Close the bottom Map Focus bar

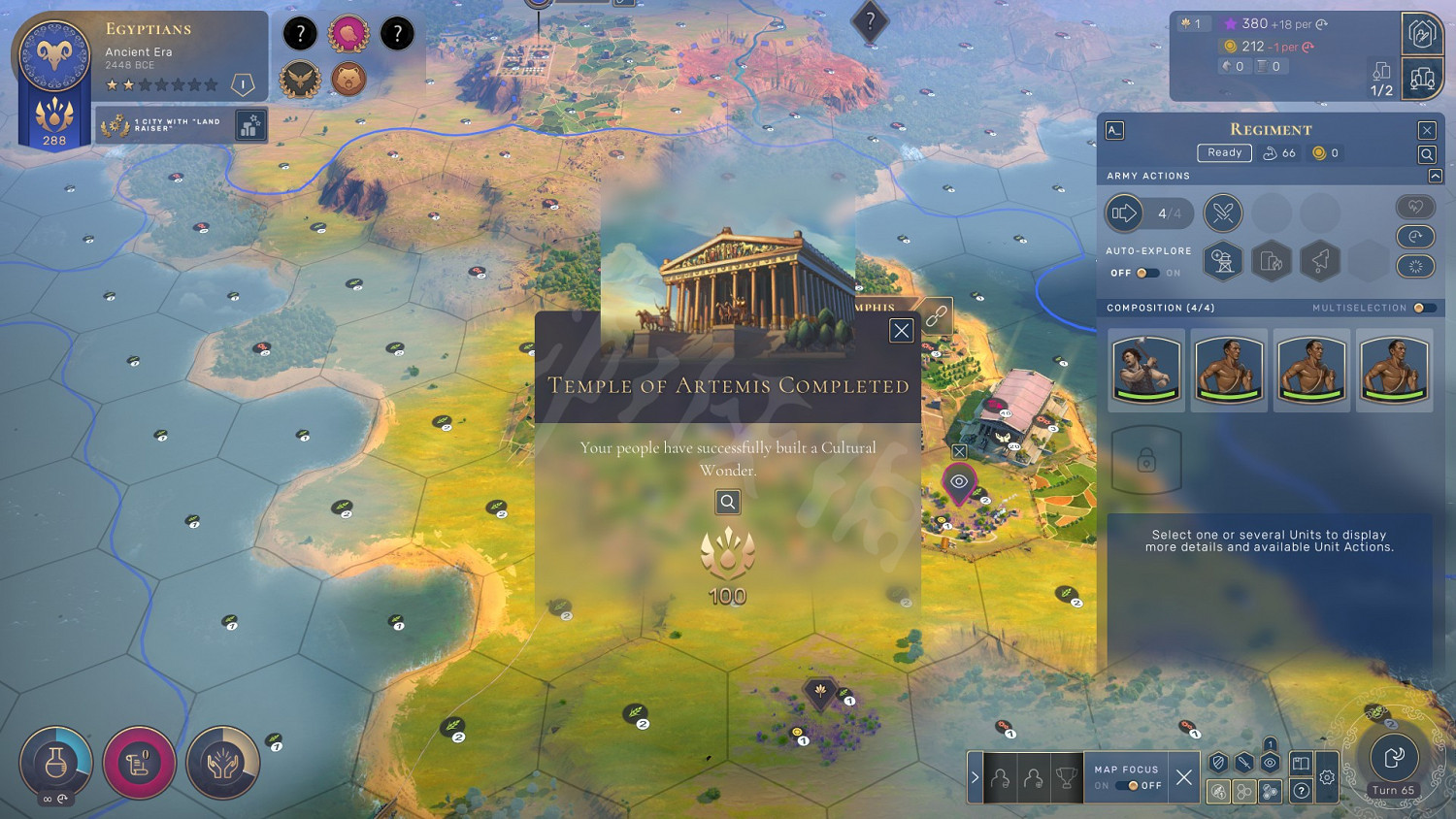point(1183,776)
